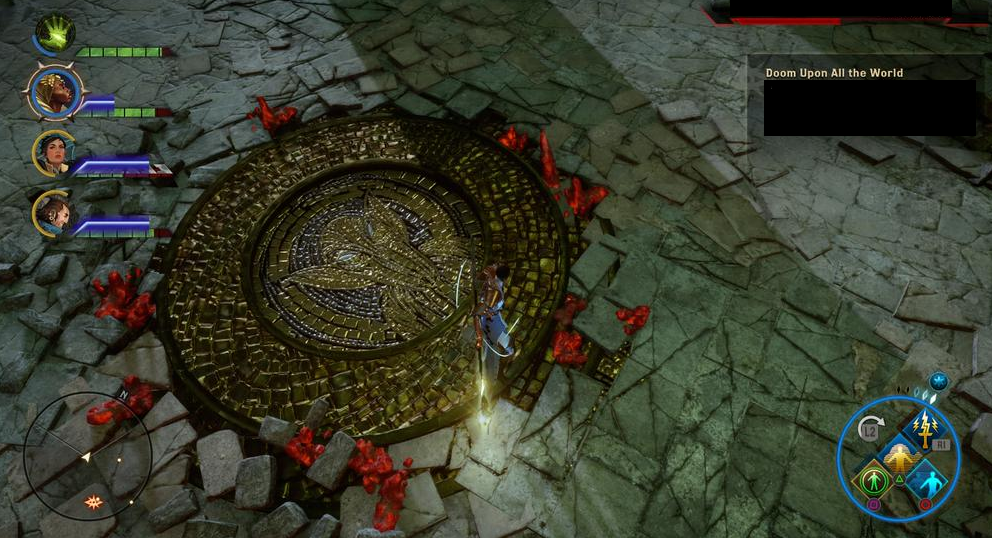This screenshot has height=538, width=992.
Task: Click the blue orb above ability wheel
Action: 938,381
